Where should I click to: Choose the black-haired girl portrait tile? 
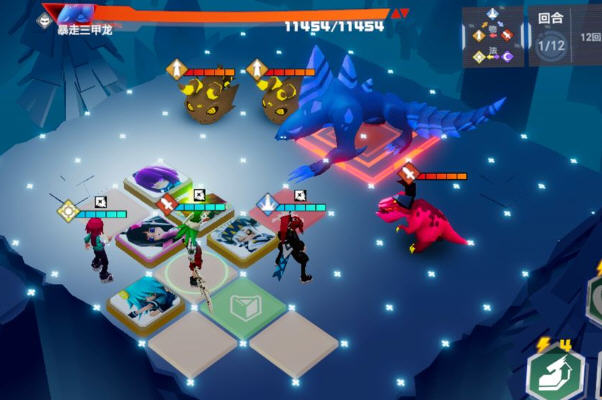(150, 235)
